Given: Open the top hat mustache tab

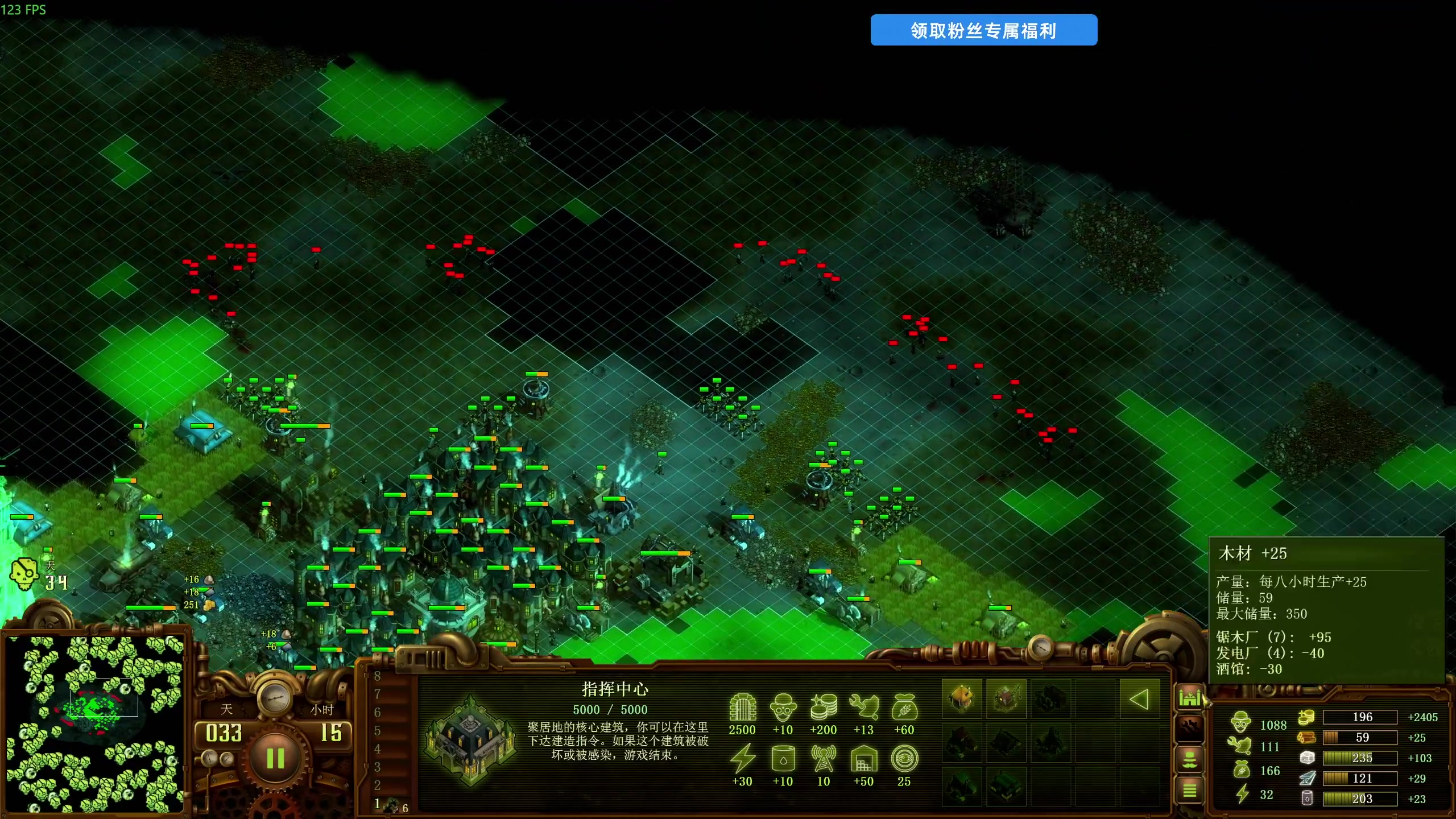Looking at the screenshot, I should (1189, 759).
